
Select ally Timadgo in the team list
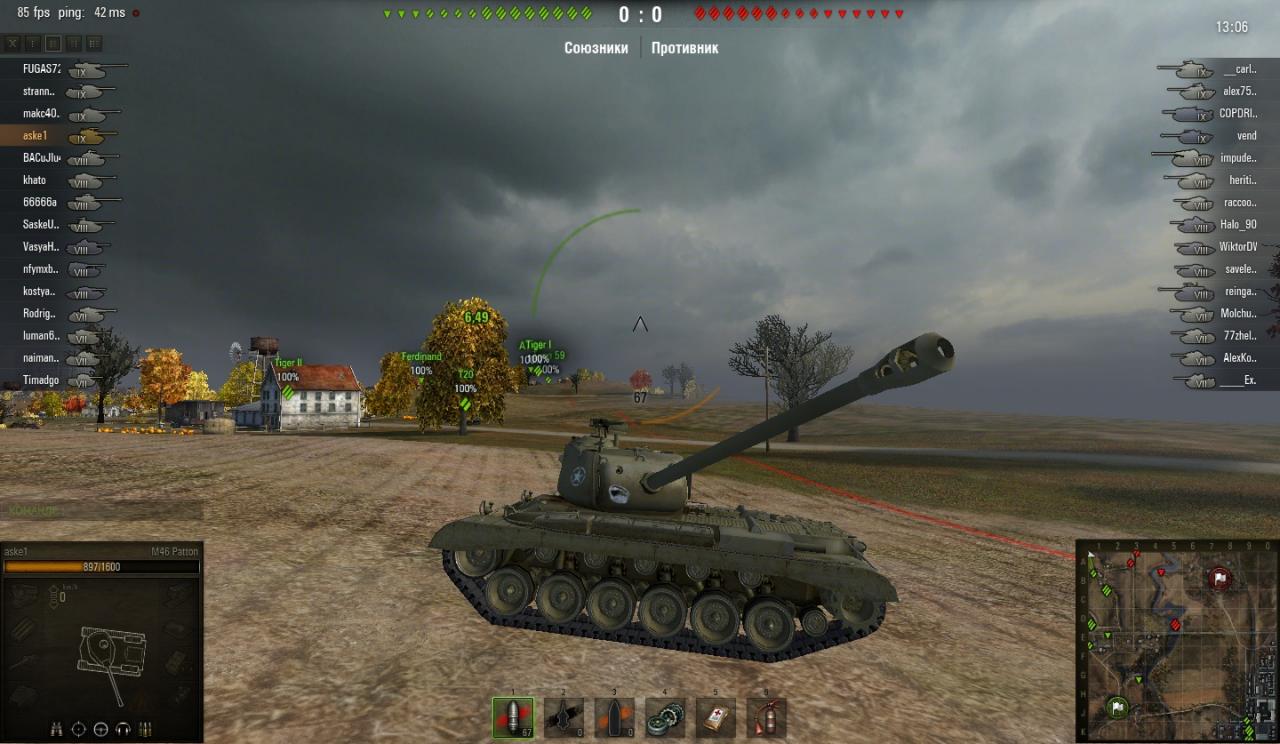tap(41, 381)
